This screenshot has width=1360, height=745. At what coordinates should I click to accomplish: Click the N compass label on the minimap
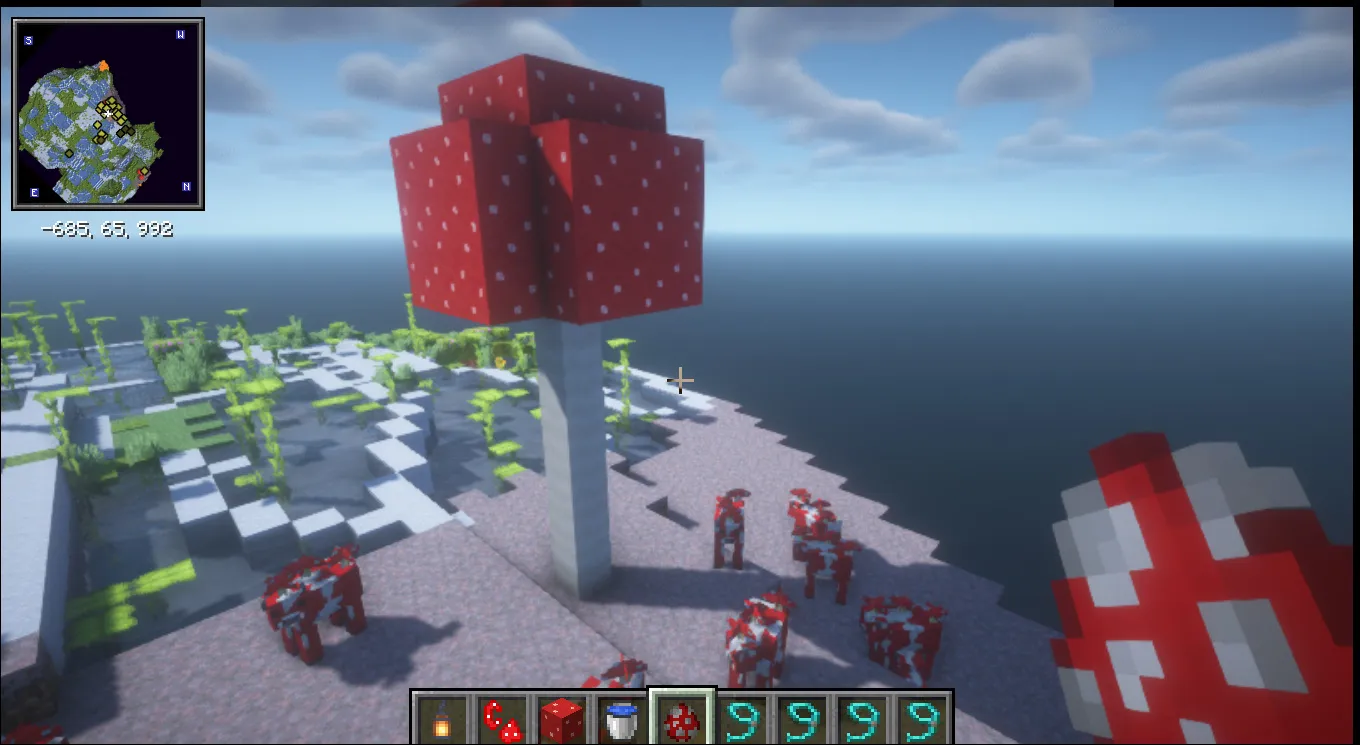(x=186, y=187)
